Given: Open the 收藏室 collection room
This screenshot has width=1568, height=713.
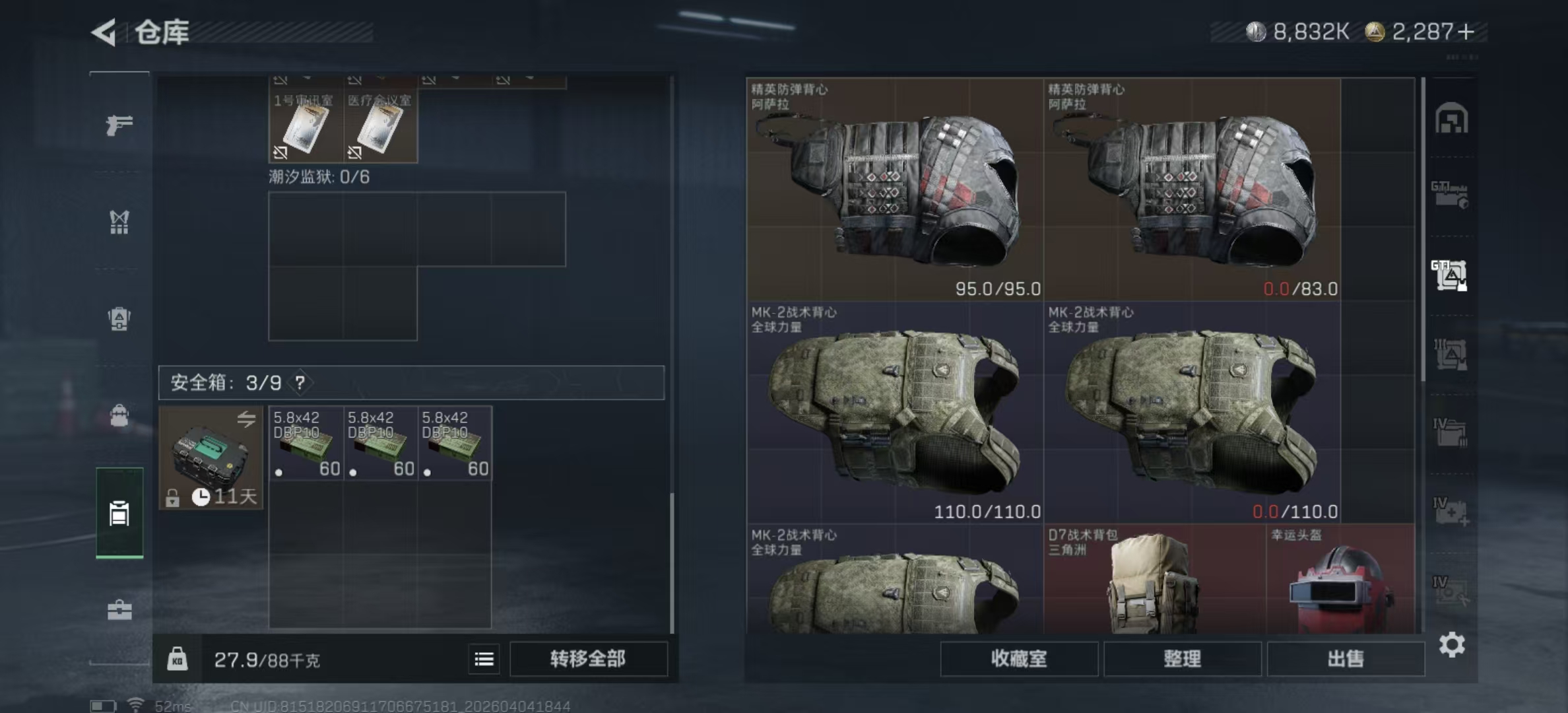Looking at the screenshot, I should pos(1019,659).
